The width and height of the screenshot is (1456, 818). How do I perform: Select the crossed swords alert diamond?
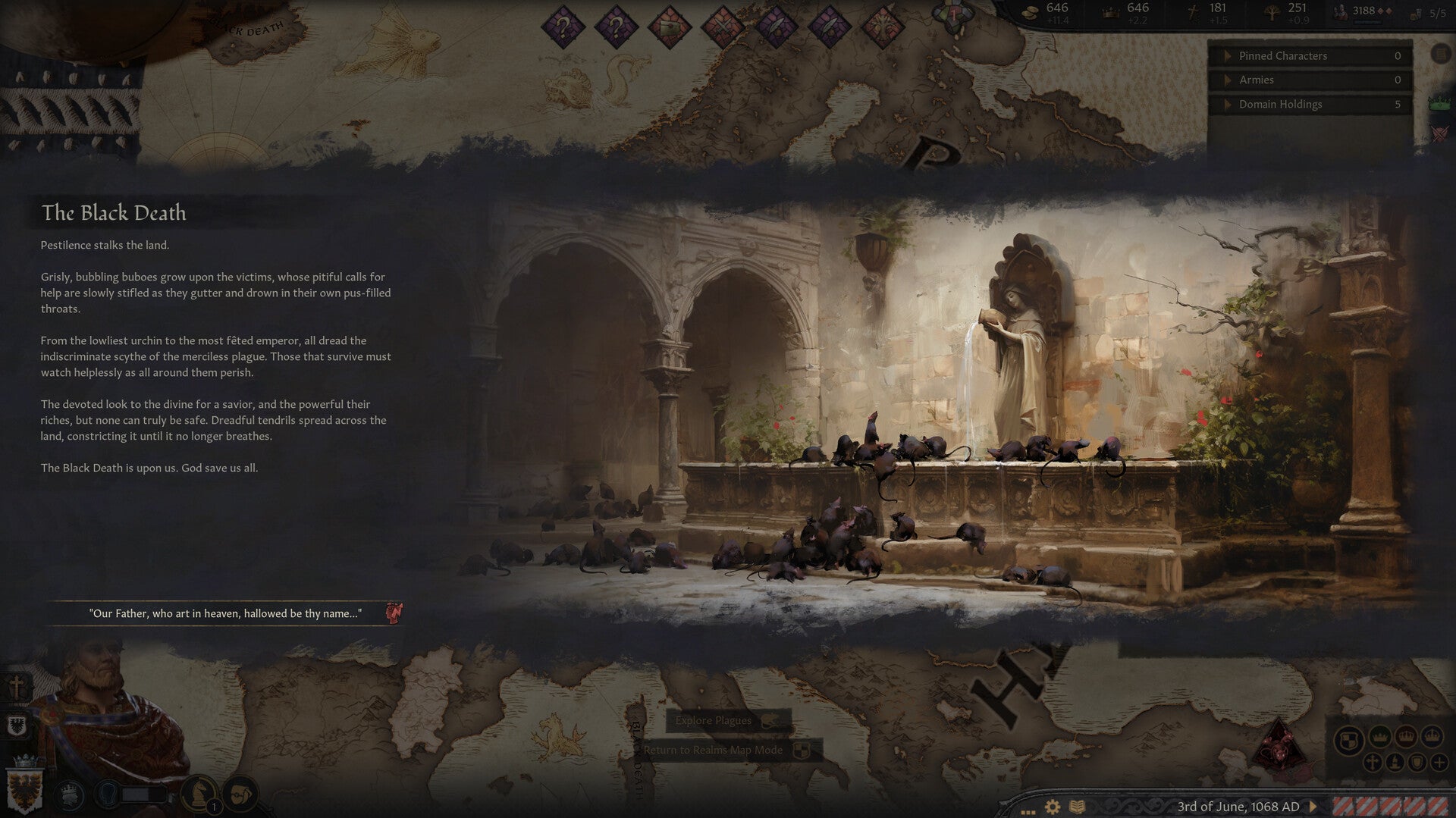pos(722,27)
